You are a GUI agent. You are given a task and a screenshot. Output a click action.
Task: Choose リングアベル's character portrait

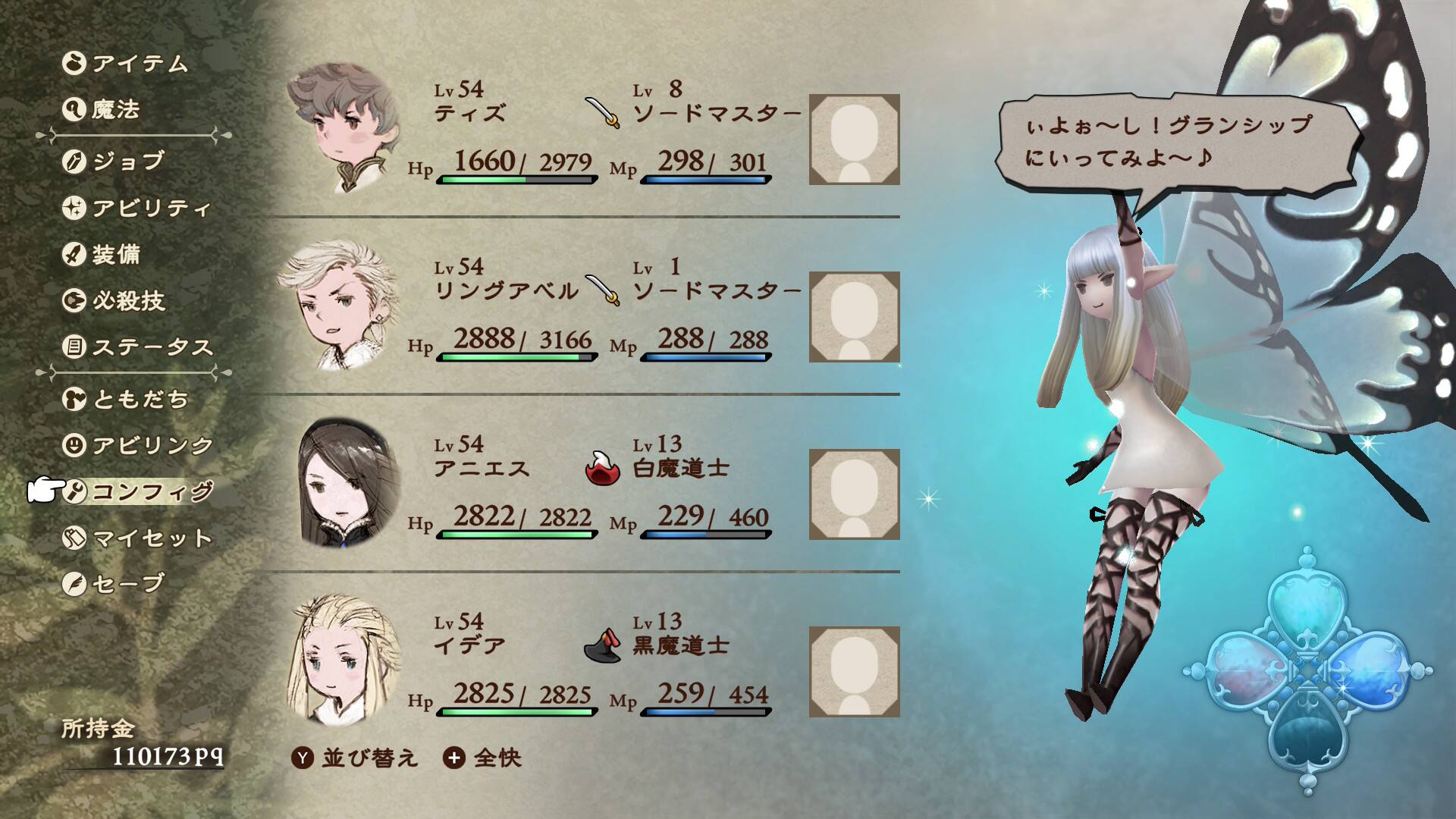pyautogui.click(x=340, y=307)
